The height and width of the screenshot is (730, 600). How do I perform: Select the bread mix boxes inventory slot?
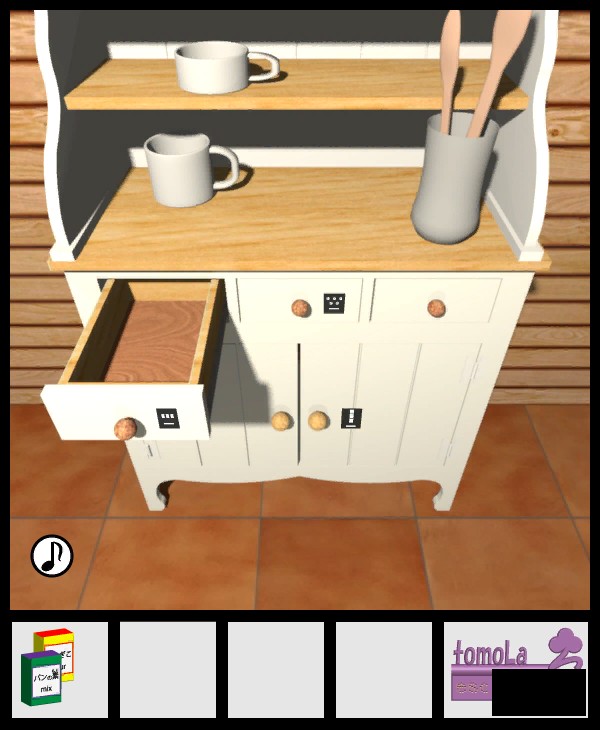pyautogui.click(x=59, y=669)
